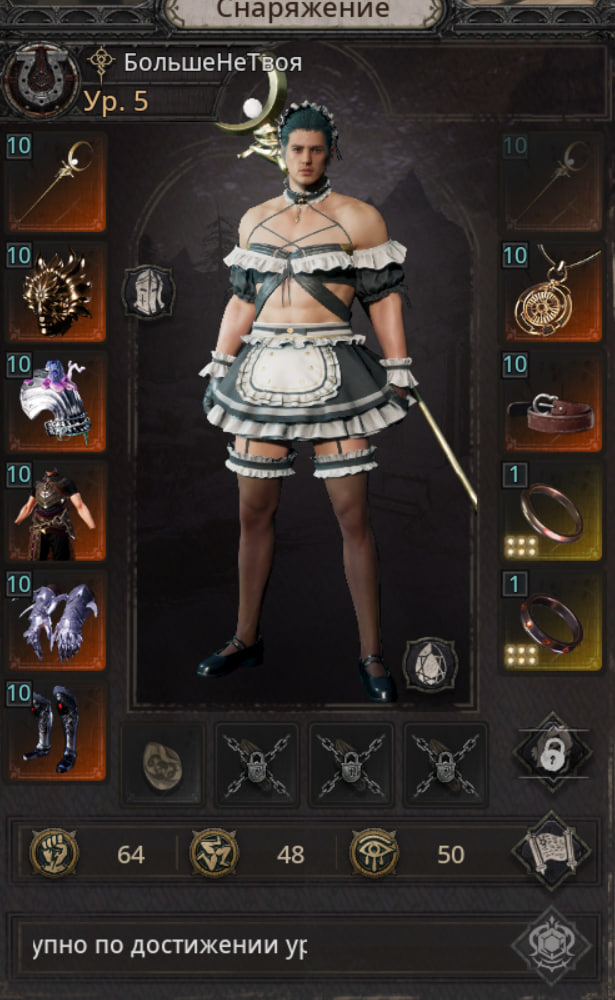Select the crescent staff weapon slot
615x1000 pixels.
coord(56,182)
